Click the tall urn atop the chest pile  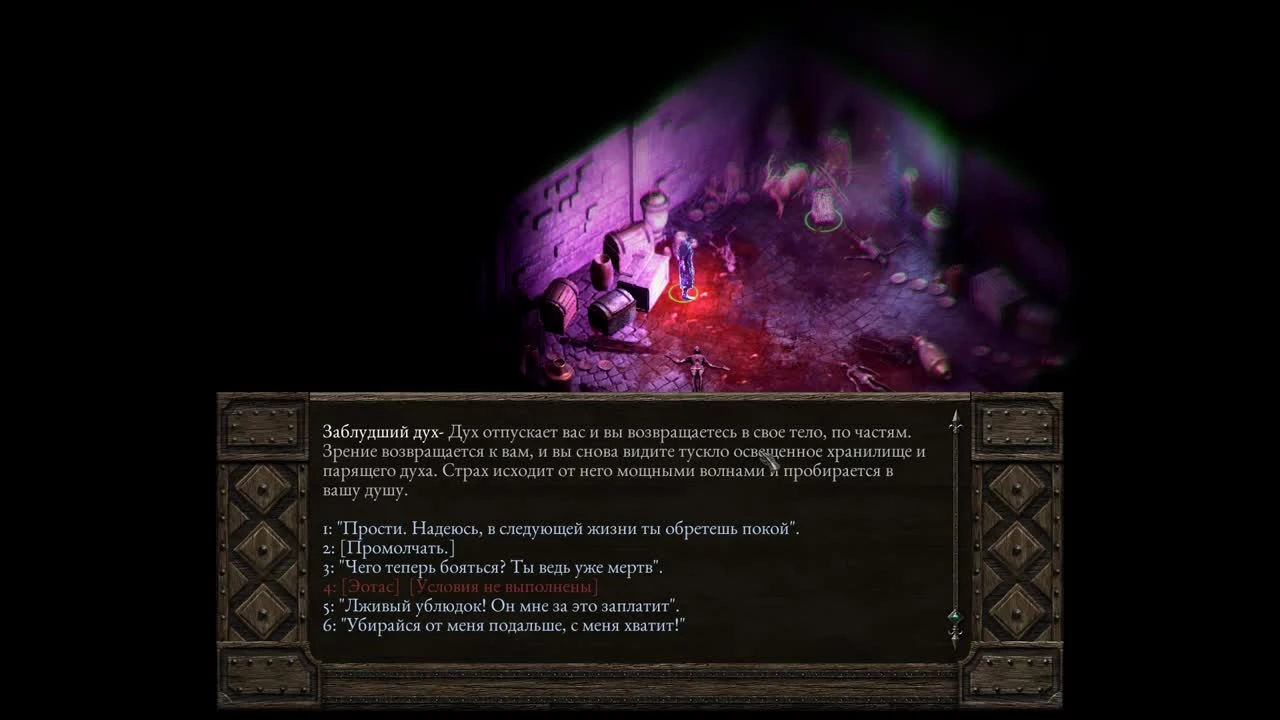point(653,212)
